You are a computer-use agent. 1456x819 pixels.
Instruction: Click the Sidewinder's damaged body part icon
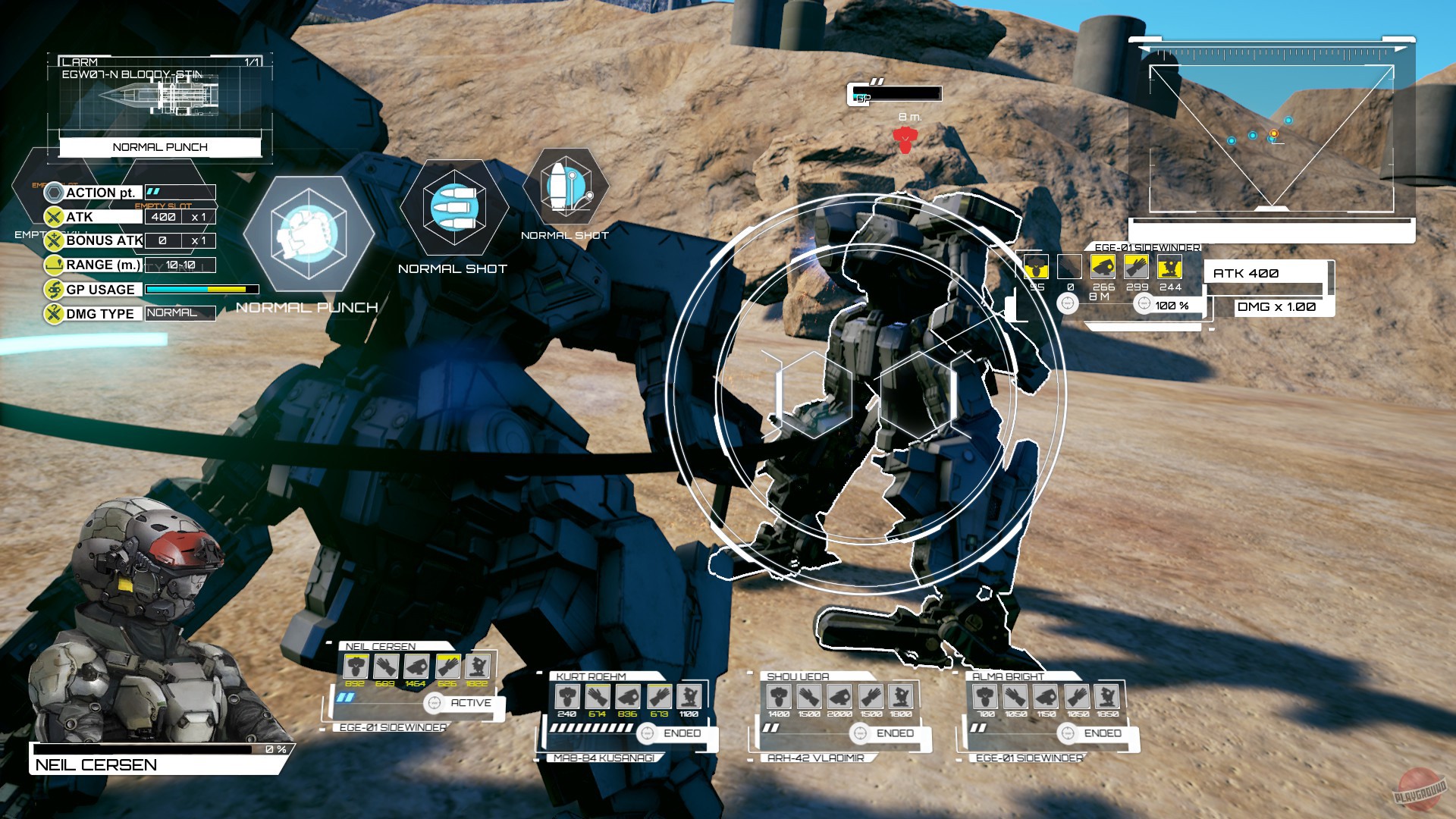click(1036, 267)
